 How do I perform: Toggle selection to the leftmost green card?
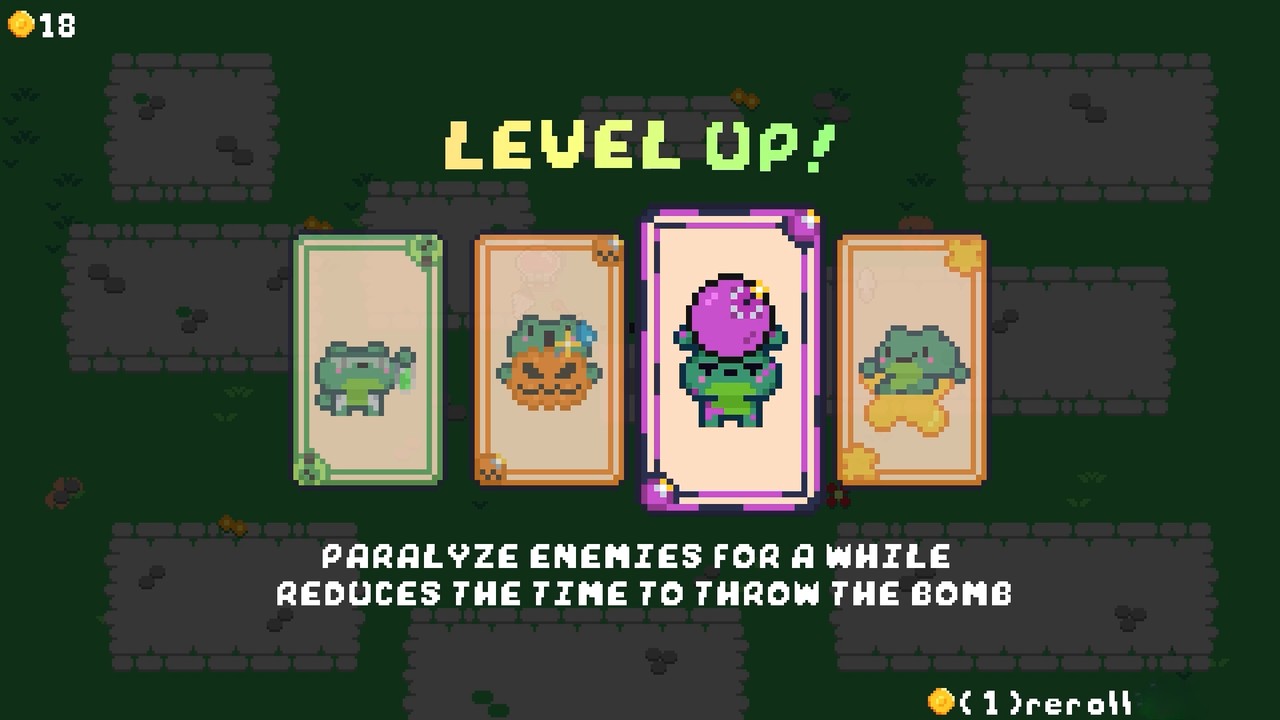coord(368,360)
